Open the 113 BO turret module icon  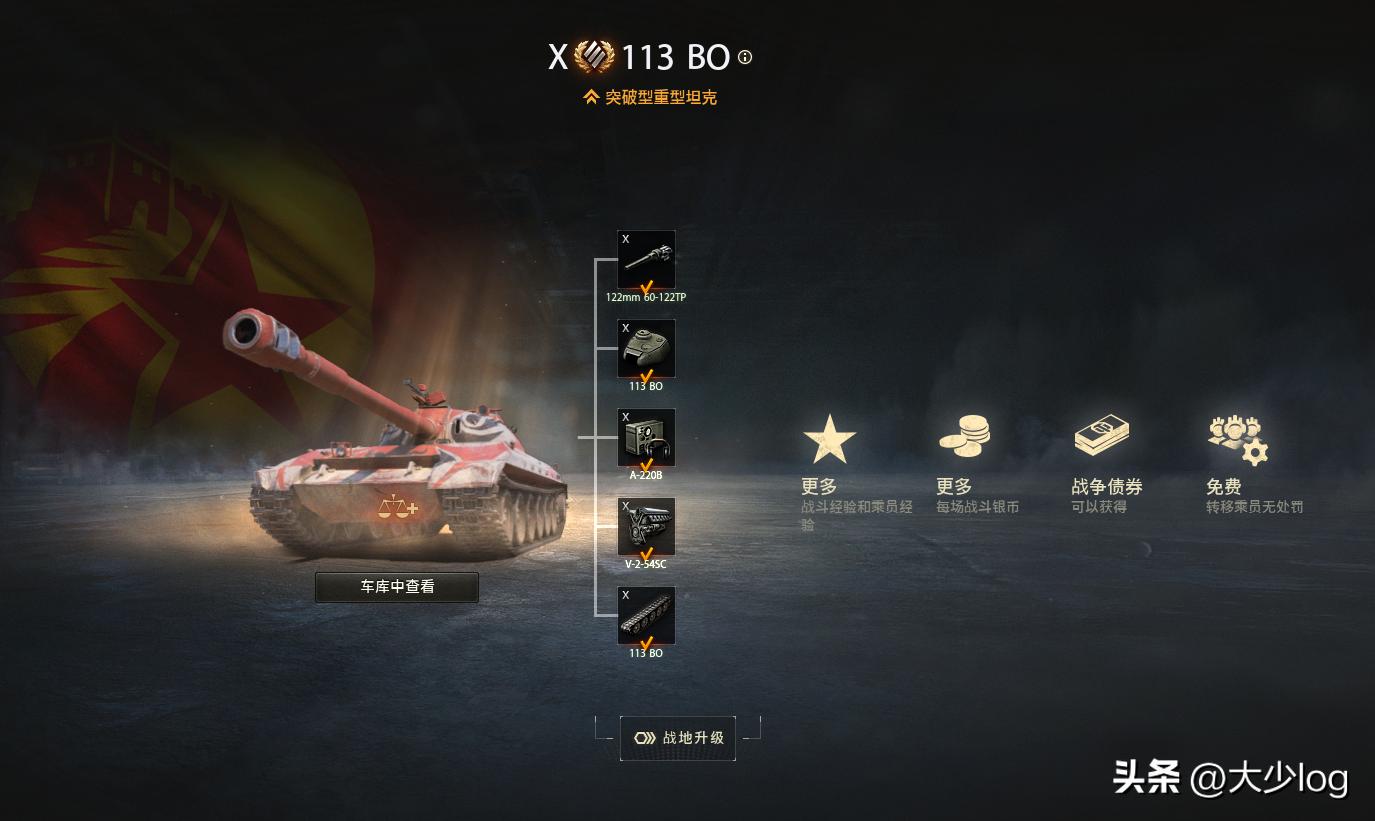[x=646, y=348]
